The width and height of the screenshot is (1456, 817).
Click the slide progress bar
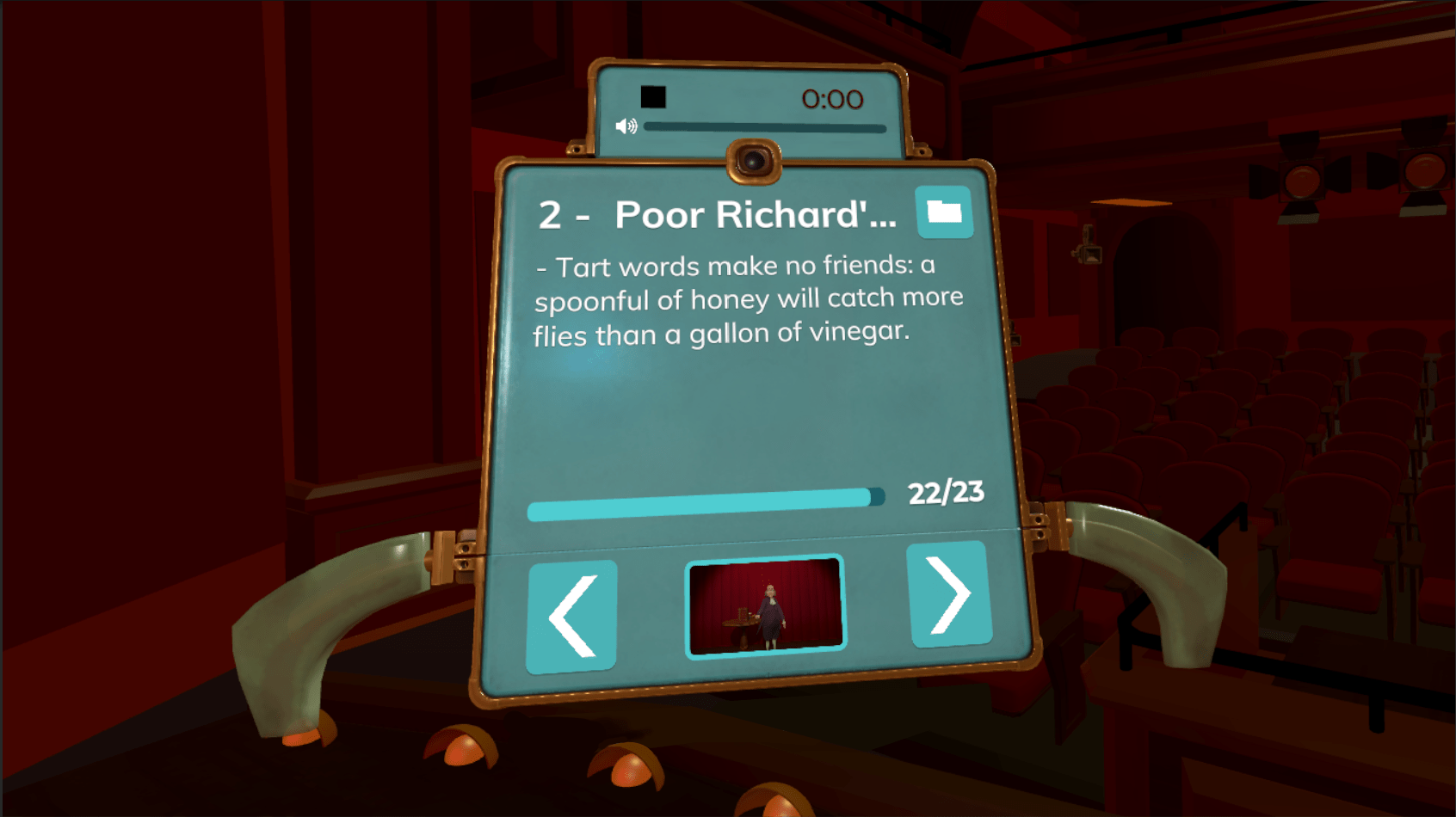coord(706,504)
